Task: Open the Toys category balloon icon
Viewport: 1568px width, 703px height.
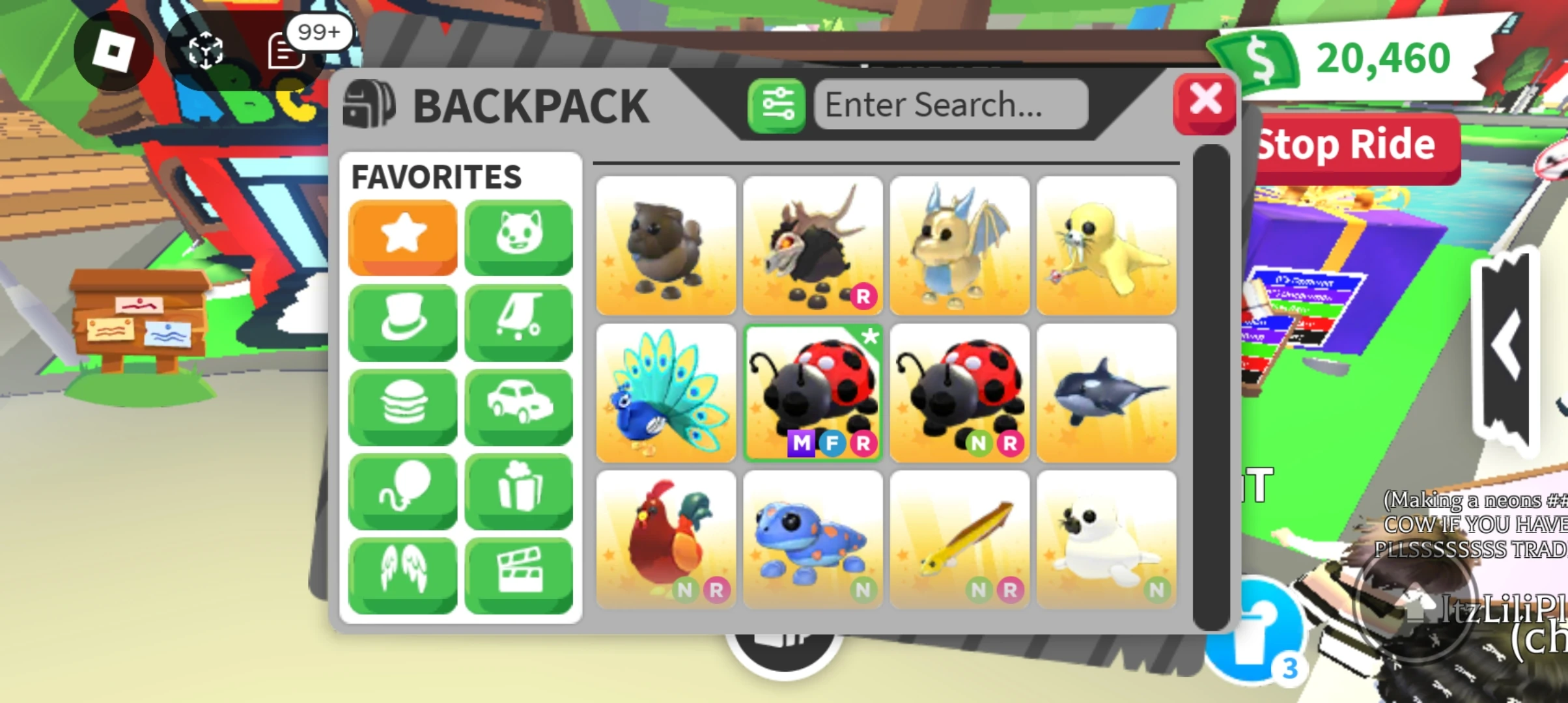Action: point(402,490)
